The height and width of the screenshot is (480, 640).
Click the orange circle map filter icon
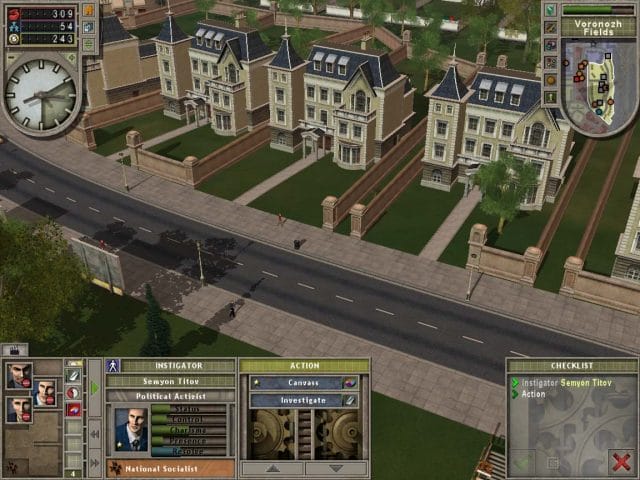point(550,78)
